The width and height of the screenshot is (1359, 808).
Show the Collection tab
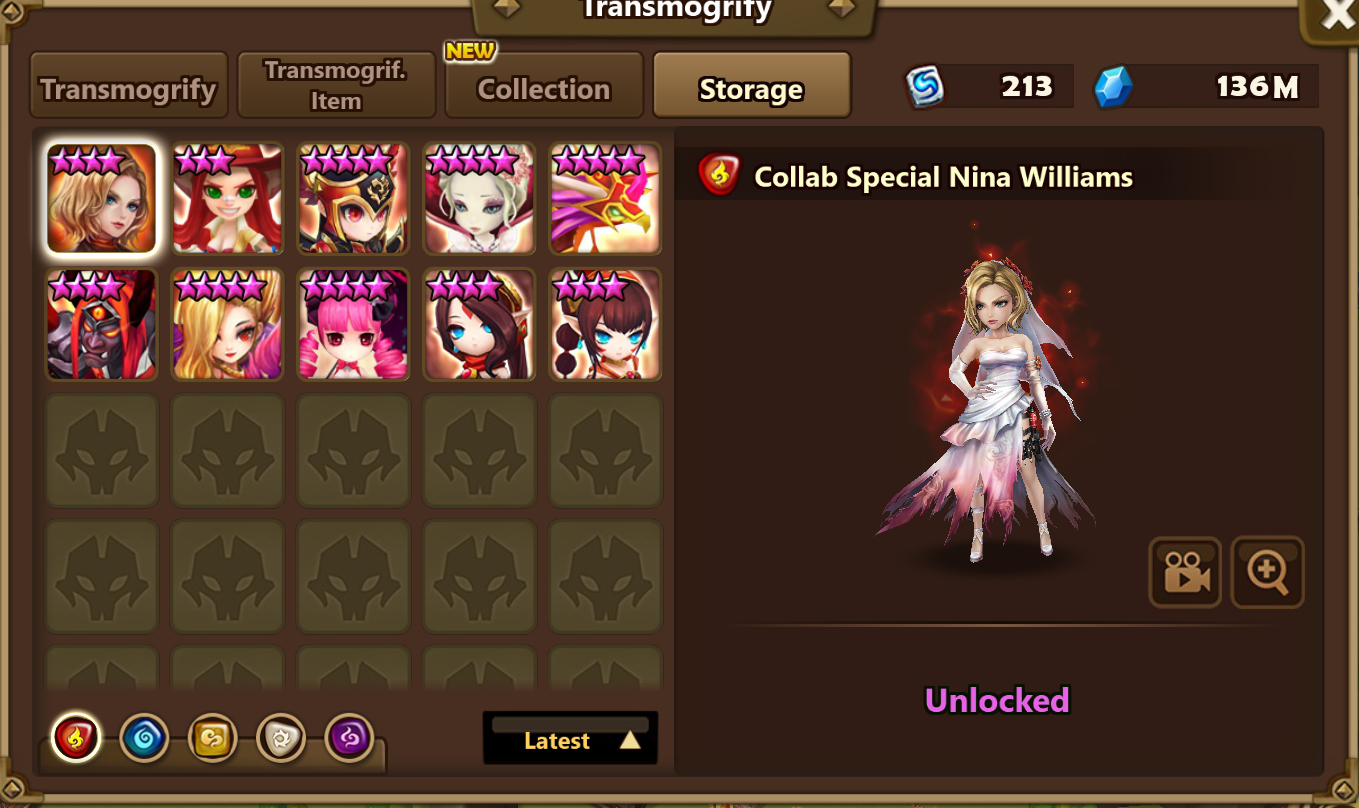543,88
